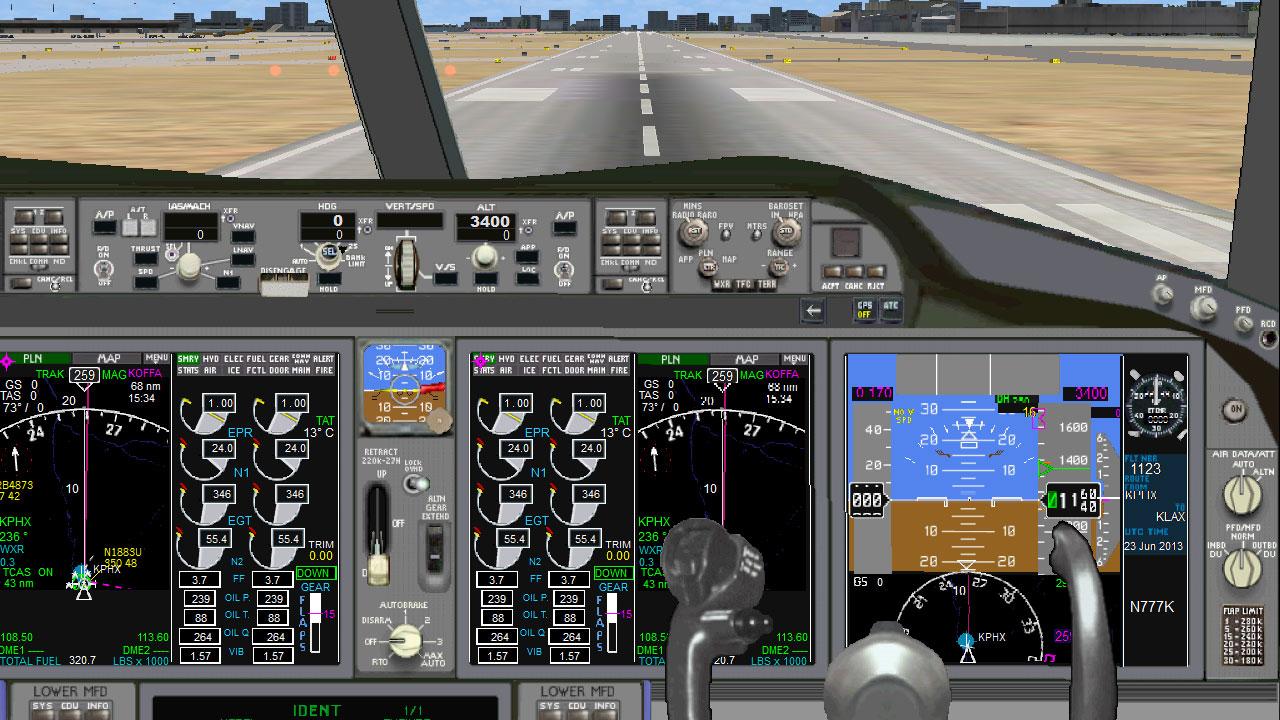Flip the F/D ON/OFF flight director switch
Image resolution: width=1280 pixels, height=720 pixels.
click(x=102, y=268)
